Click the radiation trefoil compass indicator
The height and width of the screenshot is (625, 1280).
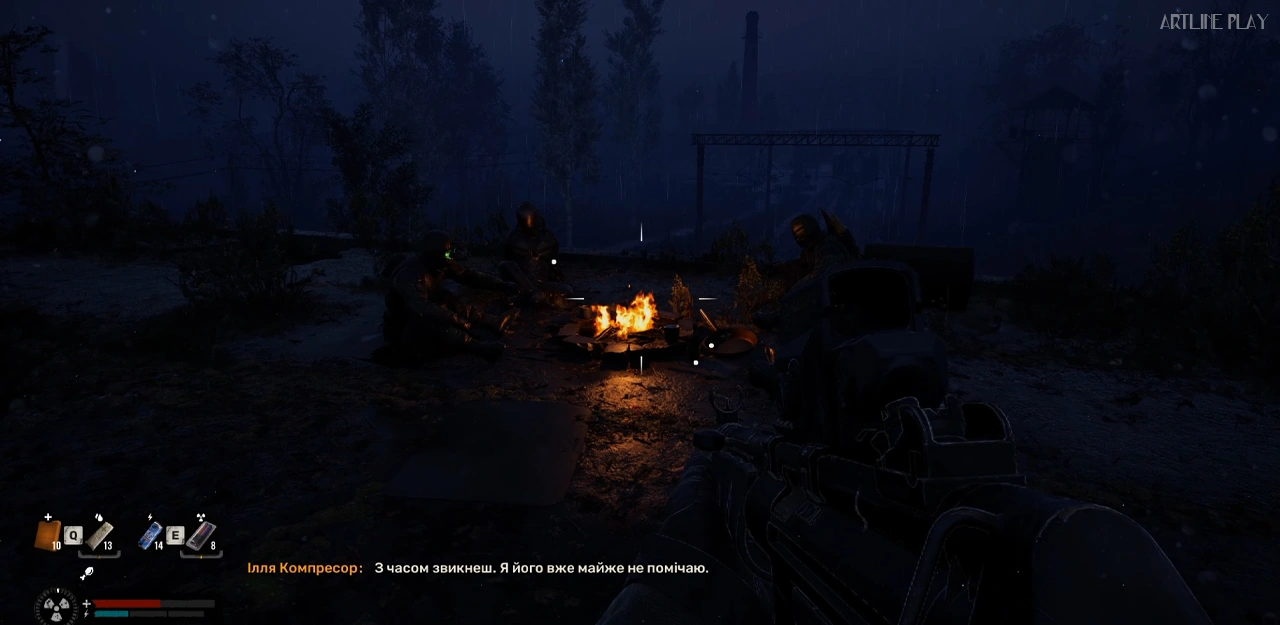(x=55, y=608)
